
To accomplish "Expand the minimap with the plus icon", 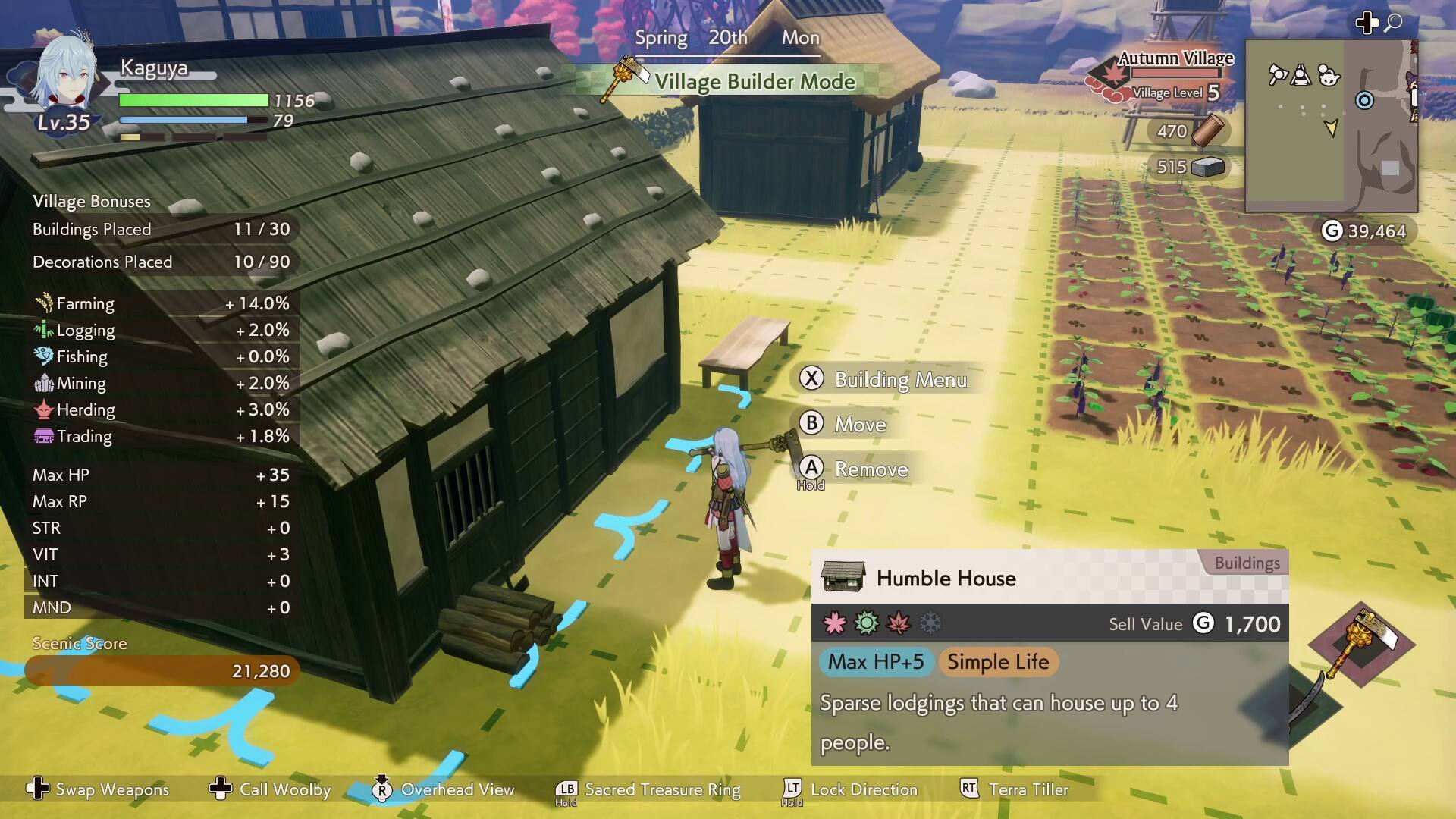I will [x=1367, y=24].
